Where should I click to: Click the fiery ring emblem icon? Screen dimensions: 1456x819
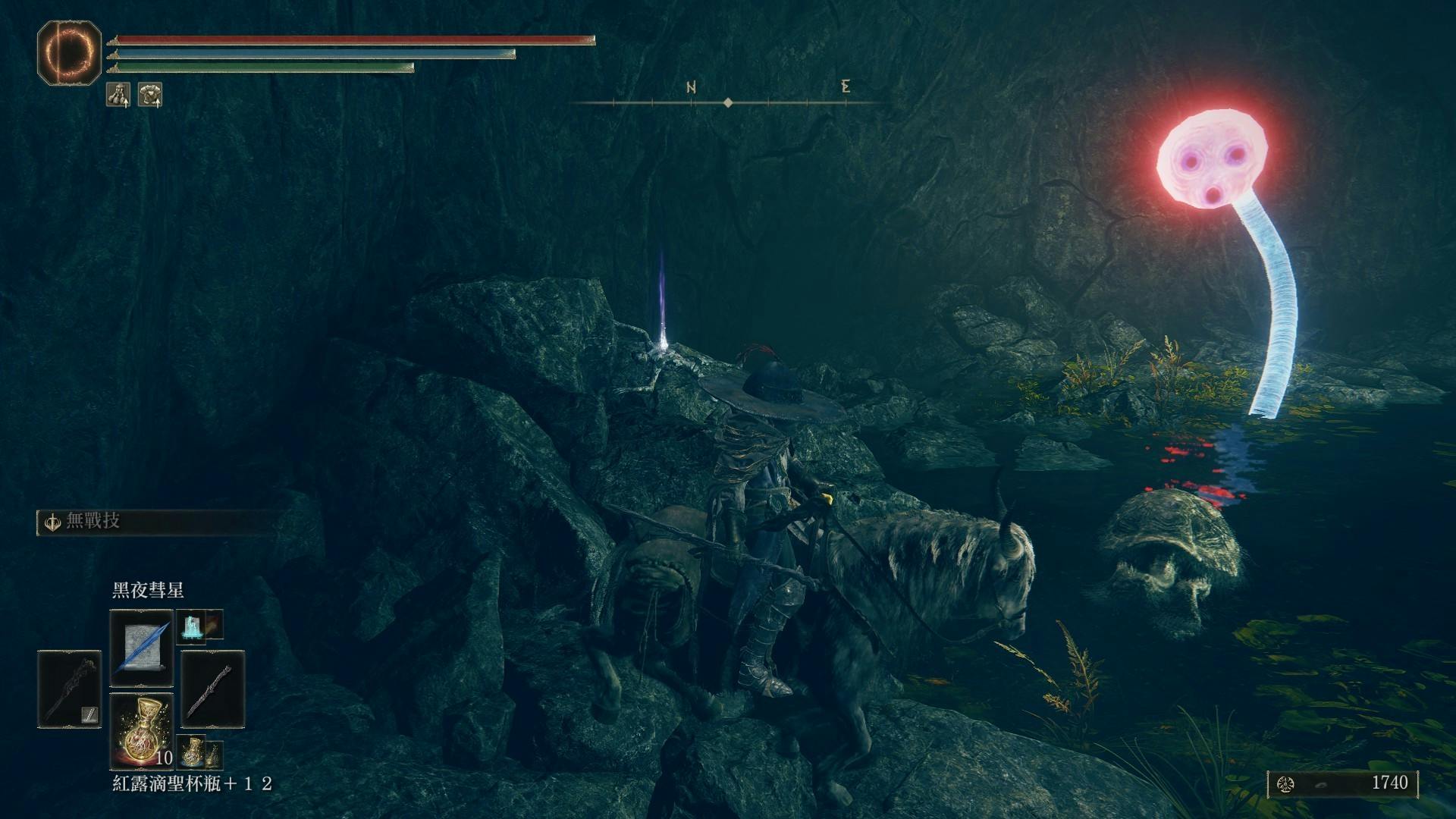click(x=69, y=52)
